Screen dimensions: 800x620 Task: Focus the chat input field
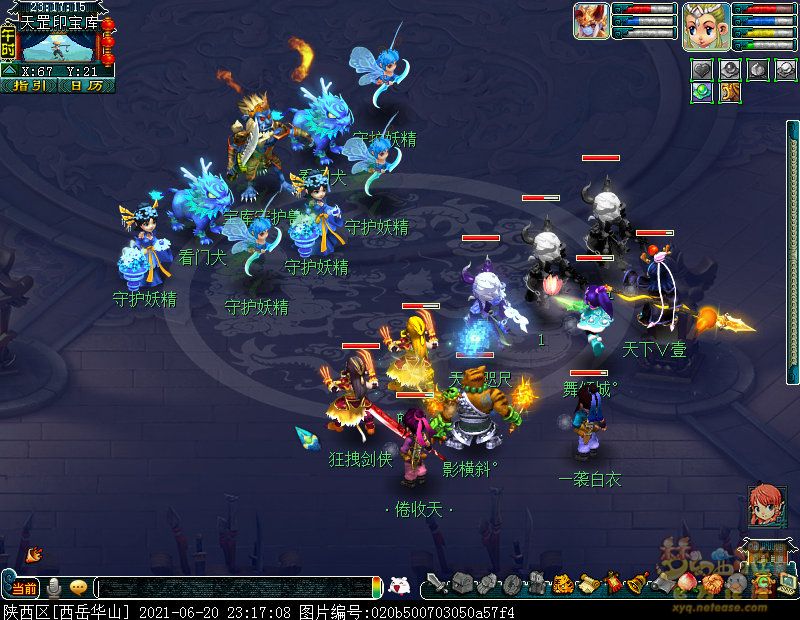(235, 588)
